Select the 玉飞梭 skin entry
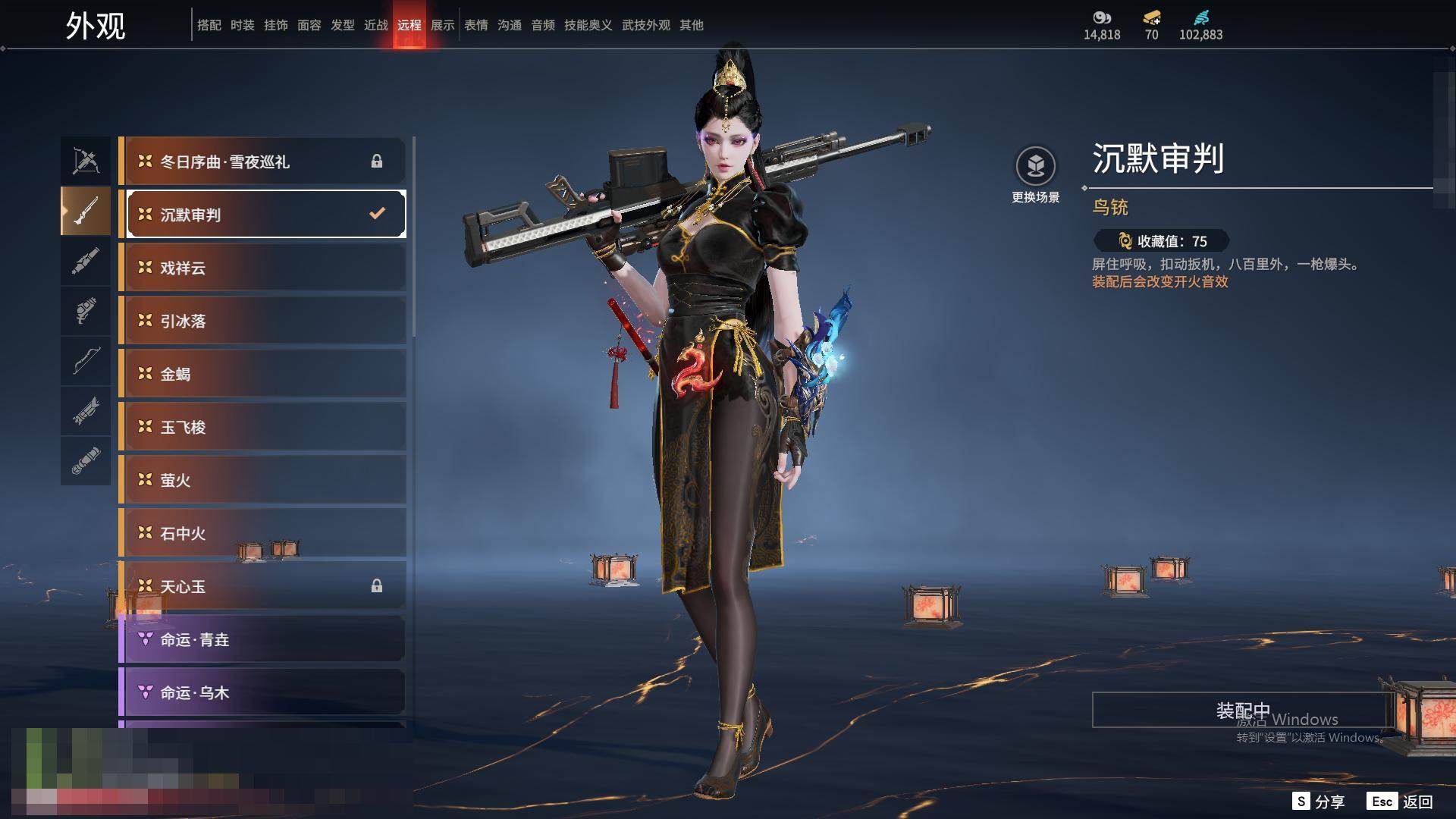This screenshot has width=1456, height=819. pos(262,427)
